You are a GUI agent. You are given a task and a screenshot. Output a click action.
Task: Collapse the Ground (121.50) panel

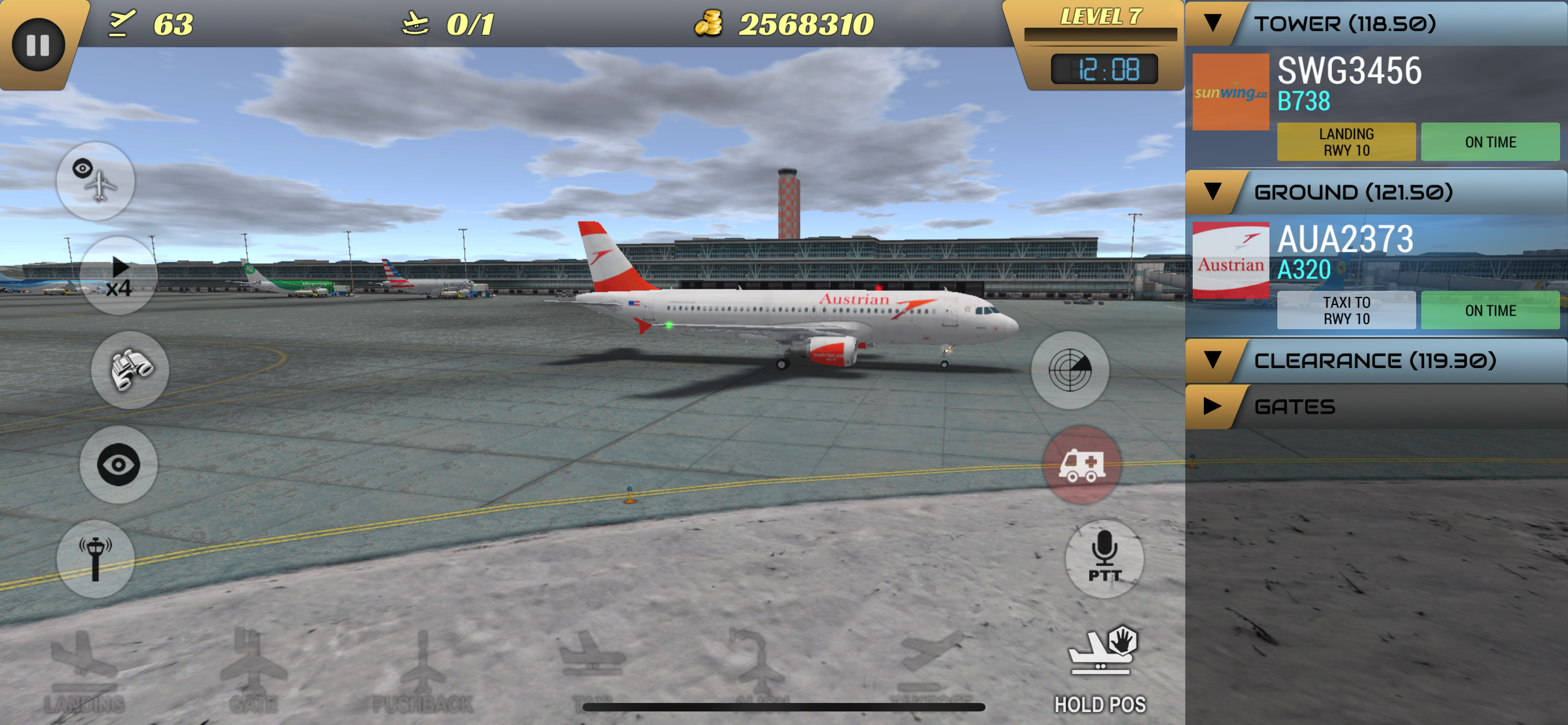coord(1214,191)
